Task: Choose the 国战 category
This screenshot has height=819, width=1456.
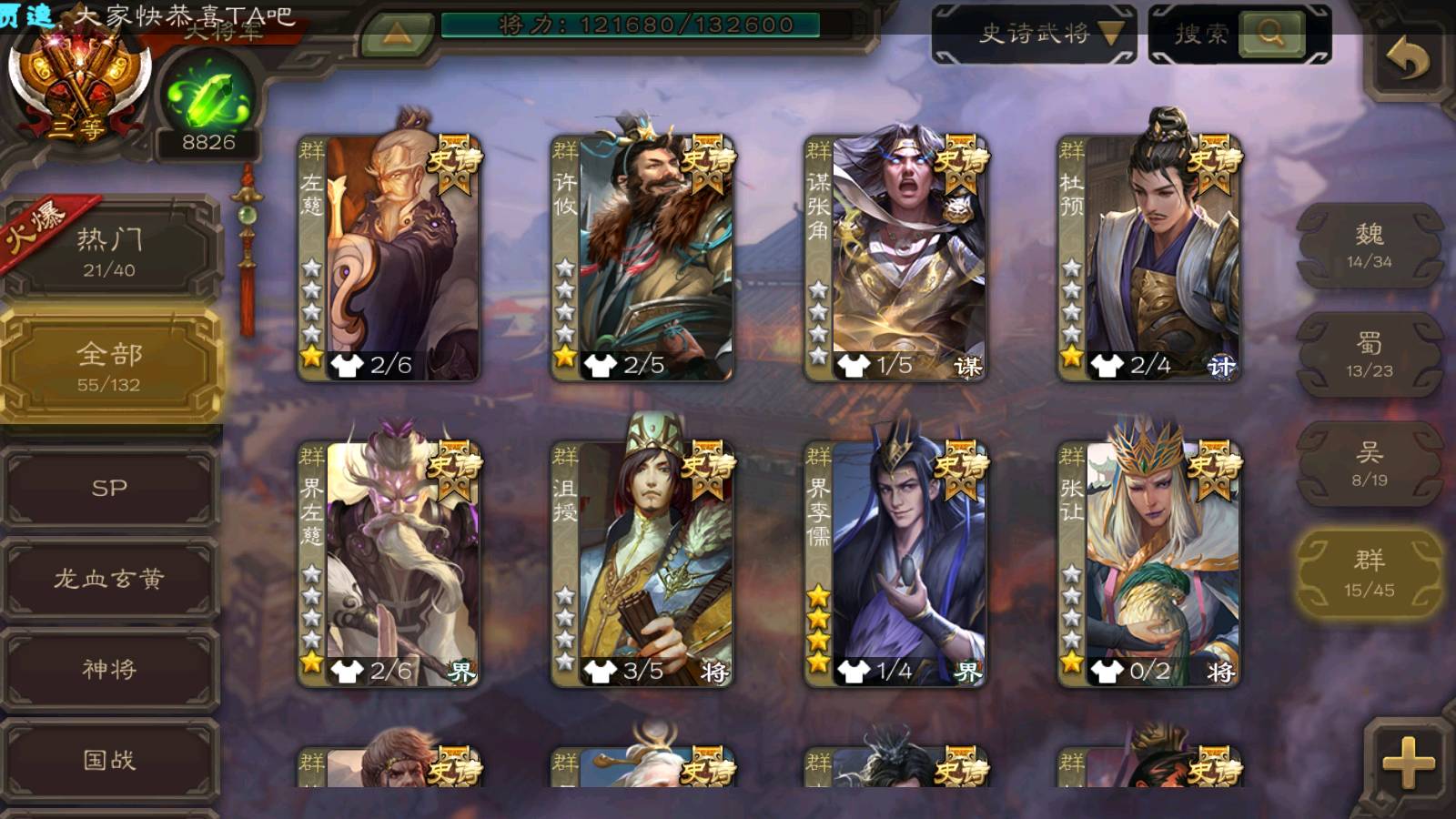Action: (x=109, y=760)
